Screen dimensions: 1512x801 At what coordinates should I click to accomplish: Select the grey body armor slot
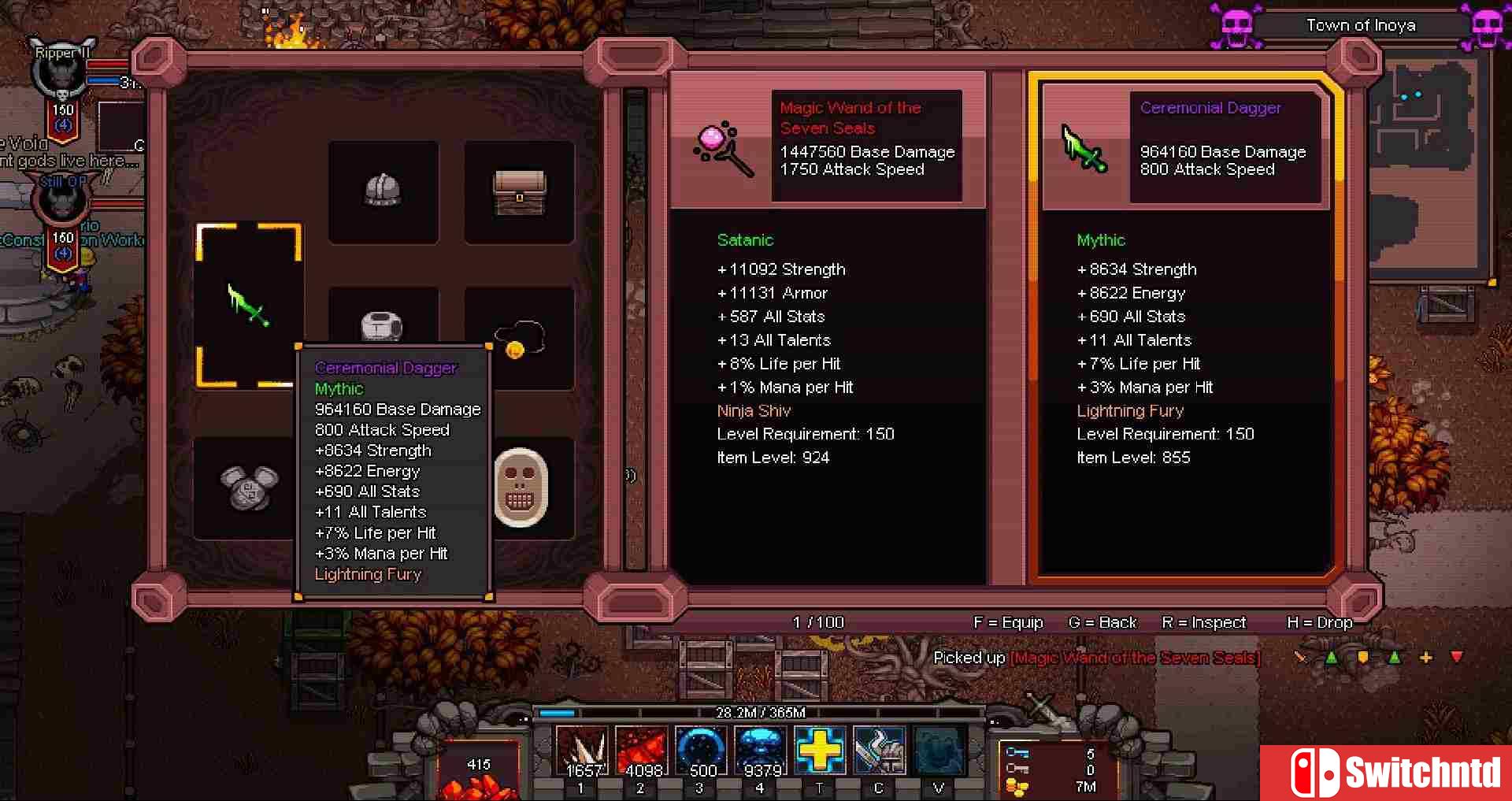(383, 324)
